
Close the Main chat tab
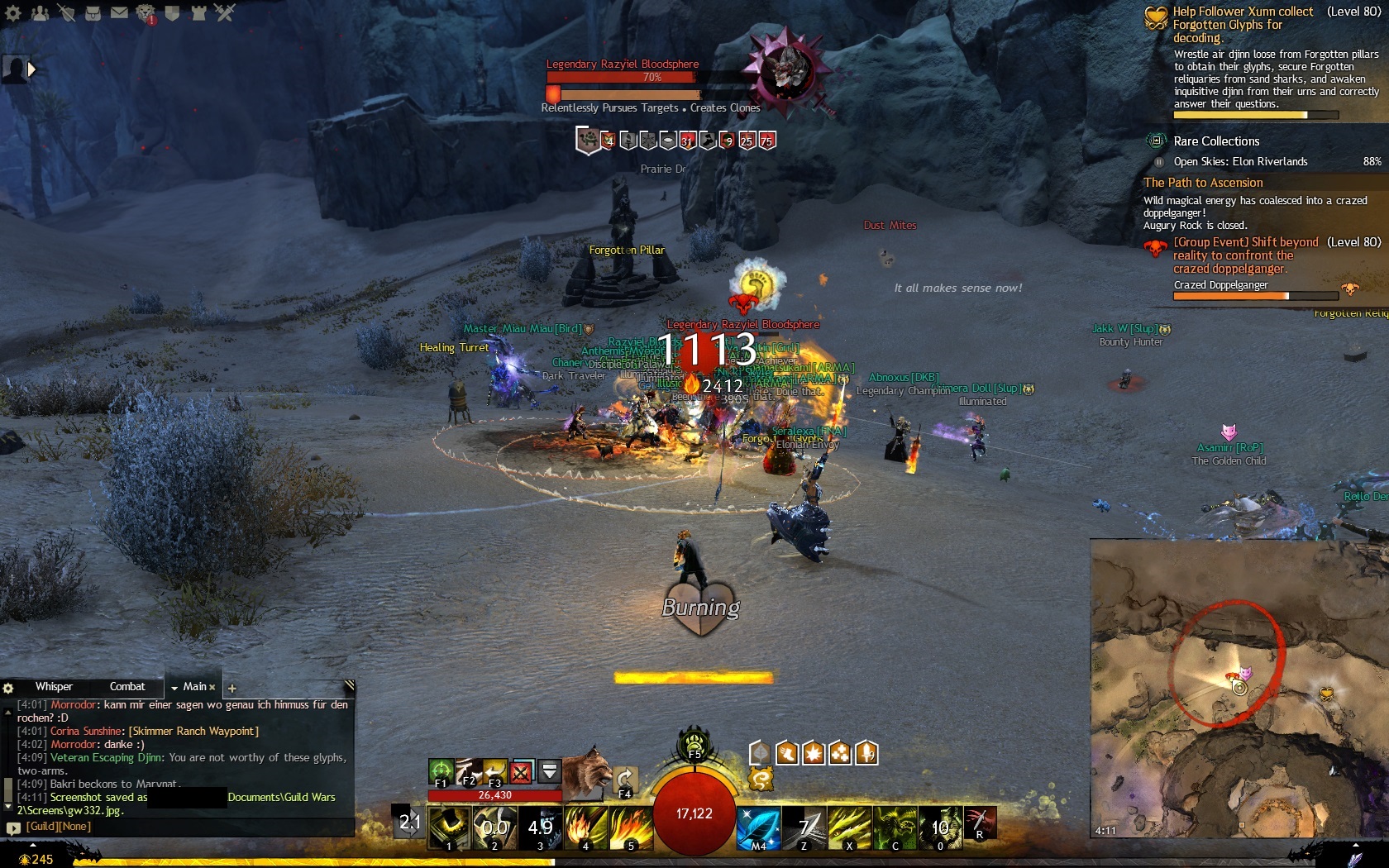(212, 687)
